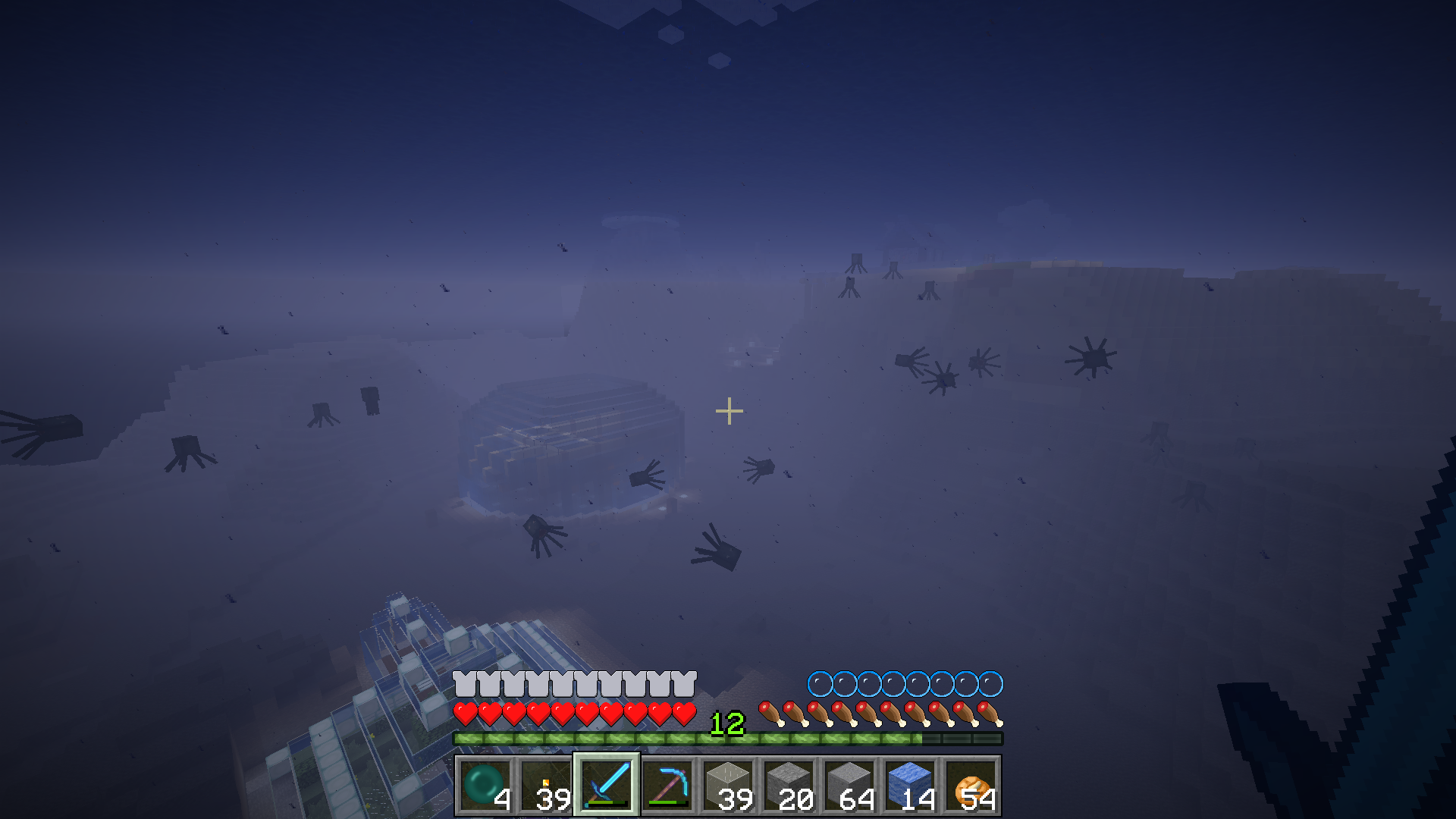Pick the gray stone stack of 20
Viewport: 1456px width, 819px height.
[x=789, y=786]
